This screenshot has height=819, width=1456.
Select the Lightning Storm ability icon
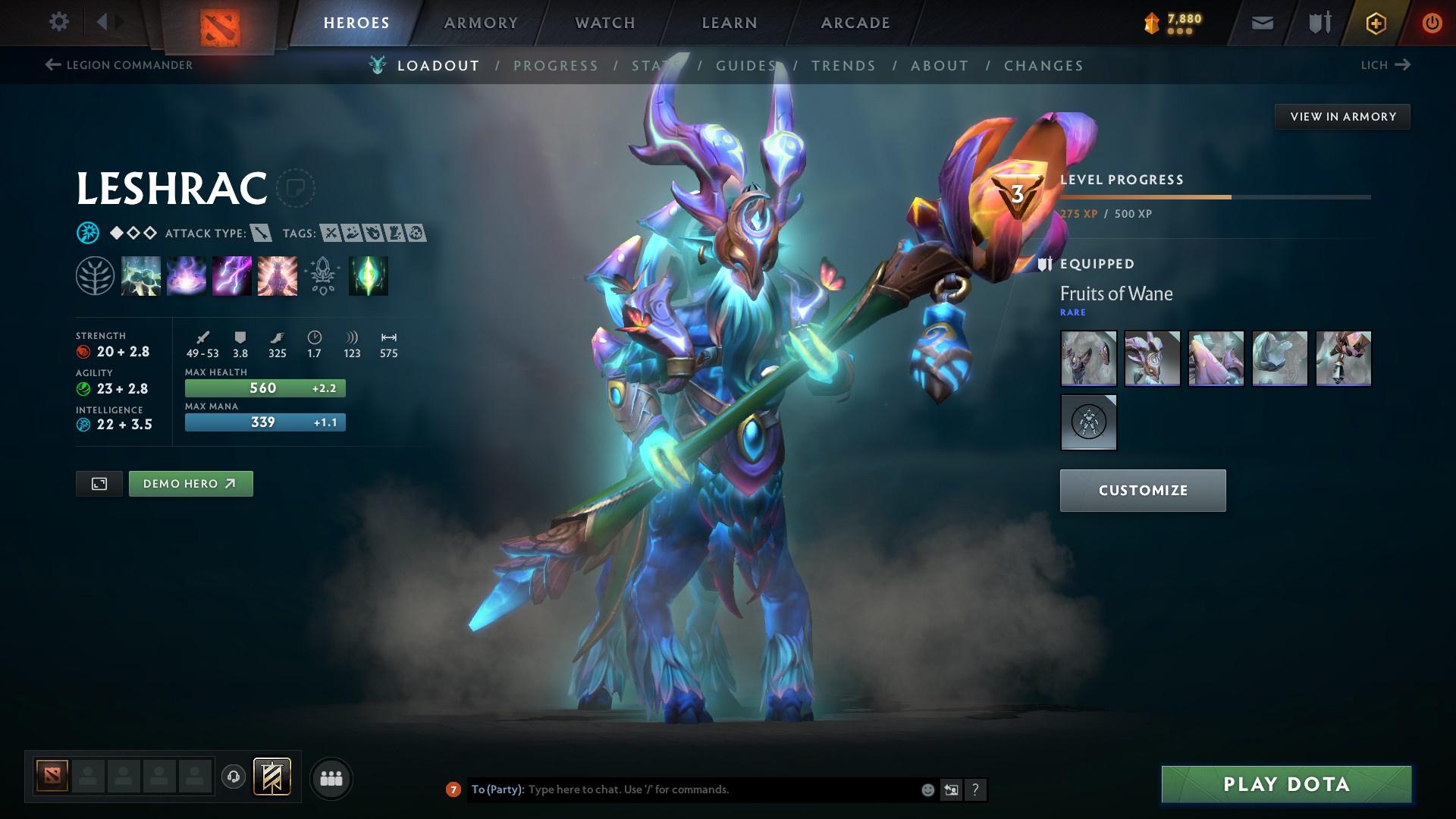[x=232, y=276]
